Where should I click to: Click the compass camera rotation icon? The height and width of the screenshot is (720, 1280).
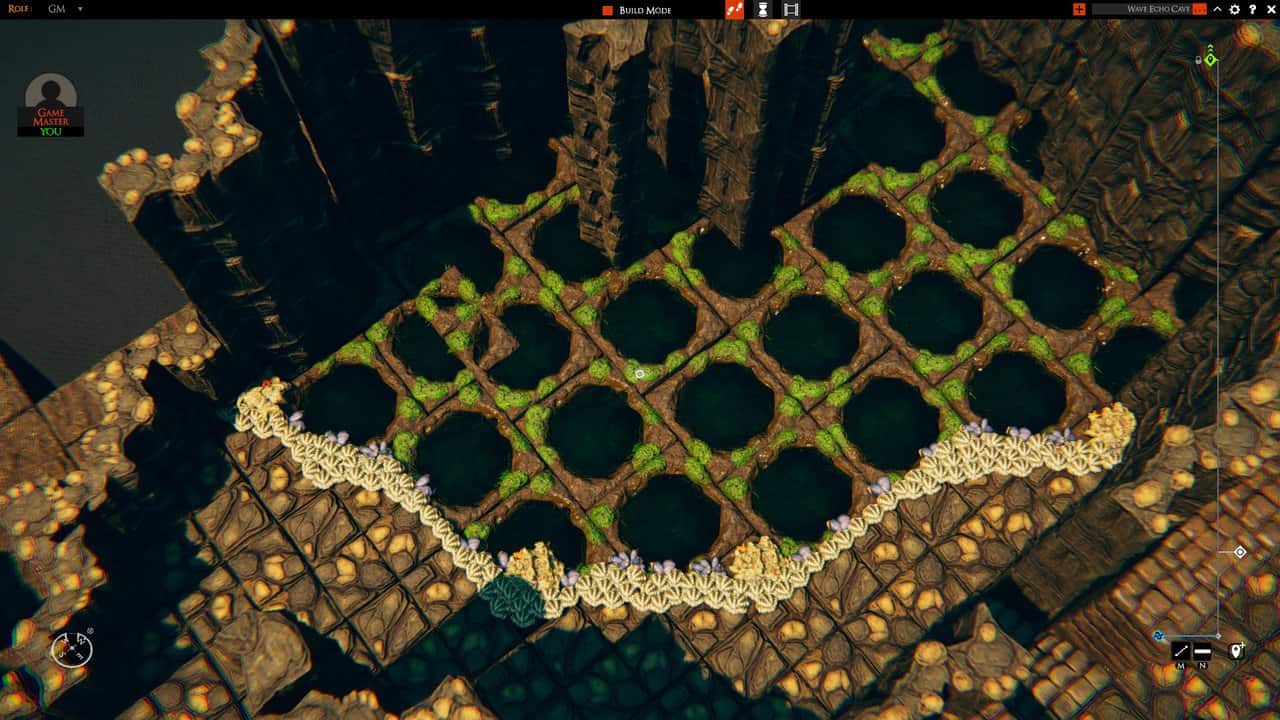click(72, 649)
